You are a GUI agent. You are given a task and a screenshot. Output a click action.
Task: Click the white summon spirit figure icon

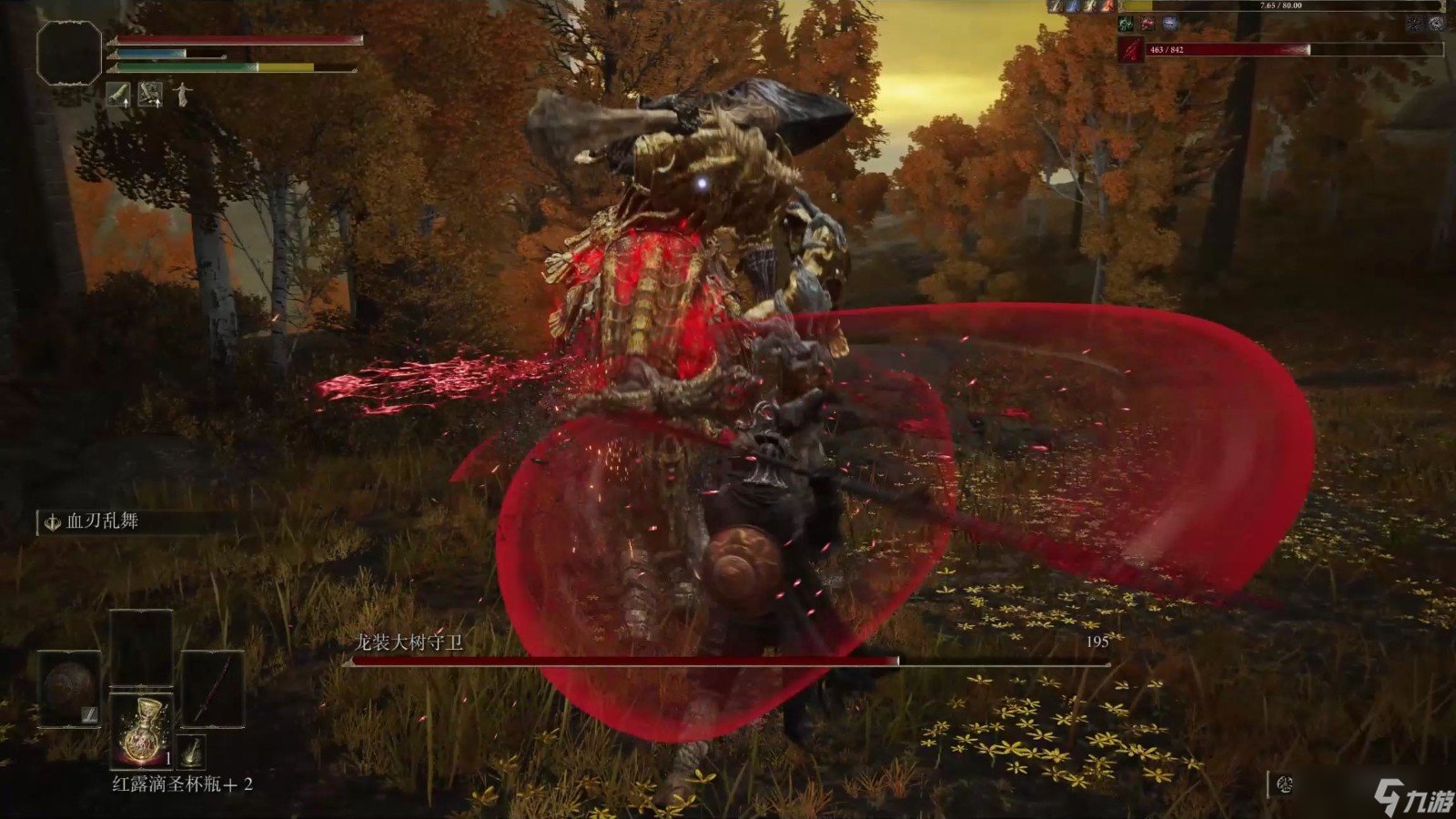point(183,95)
